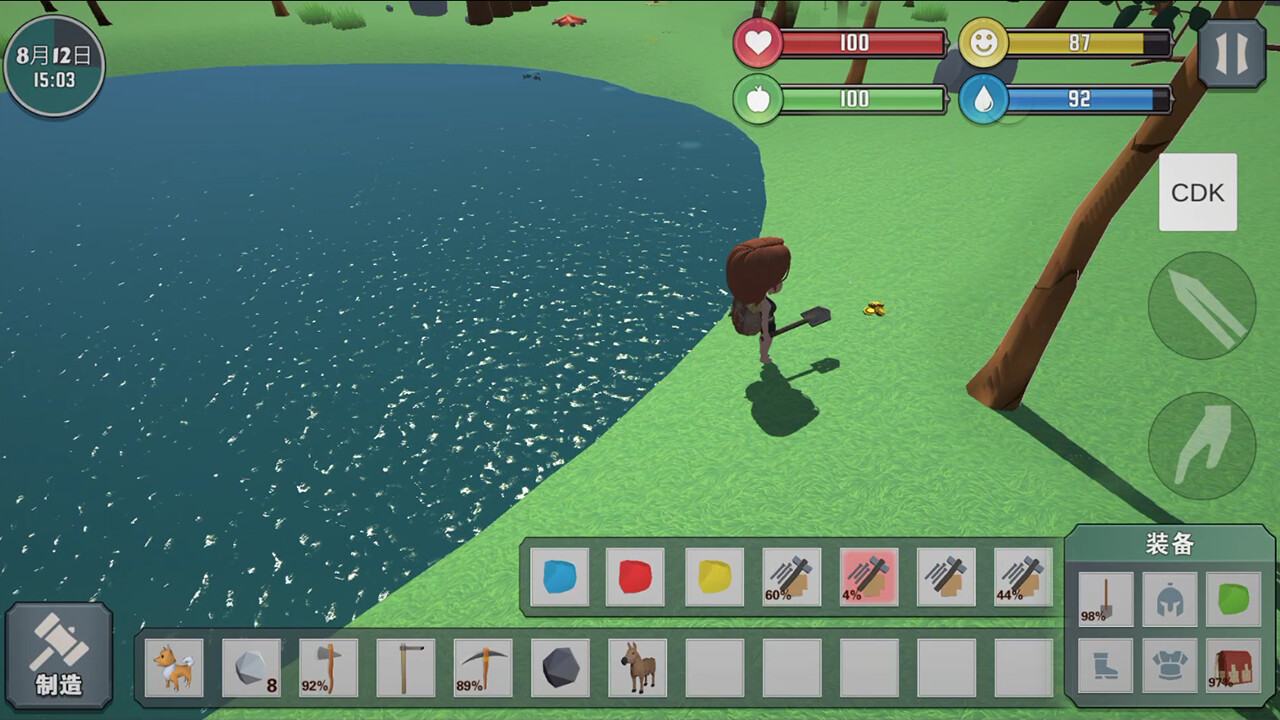1280x720 pixels.
Task: Open the helmet equipment slot
Action: coord(1169,599)
